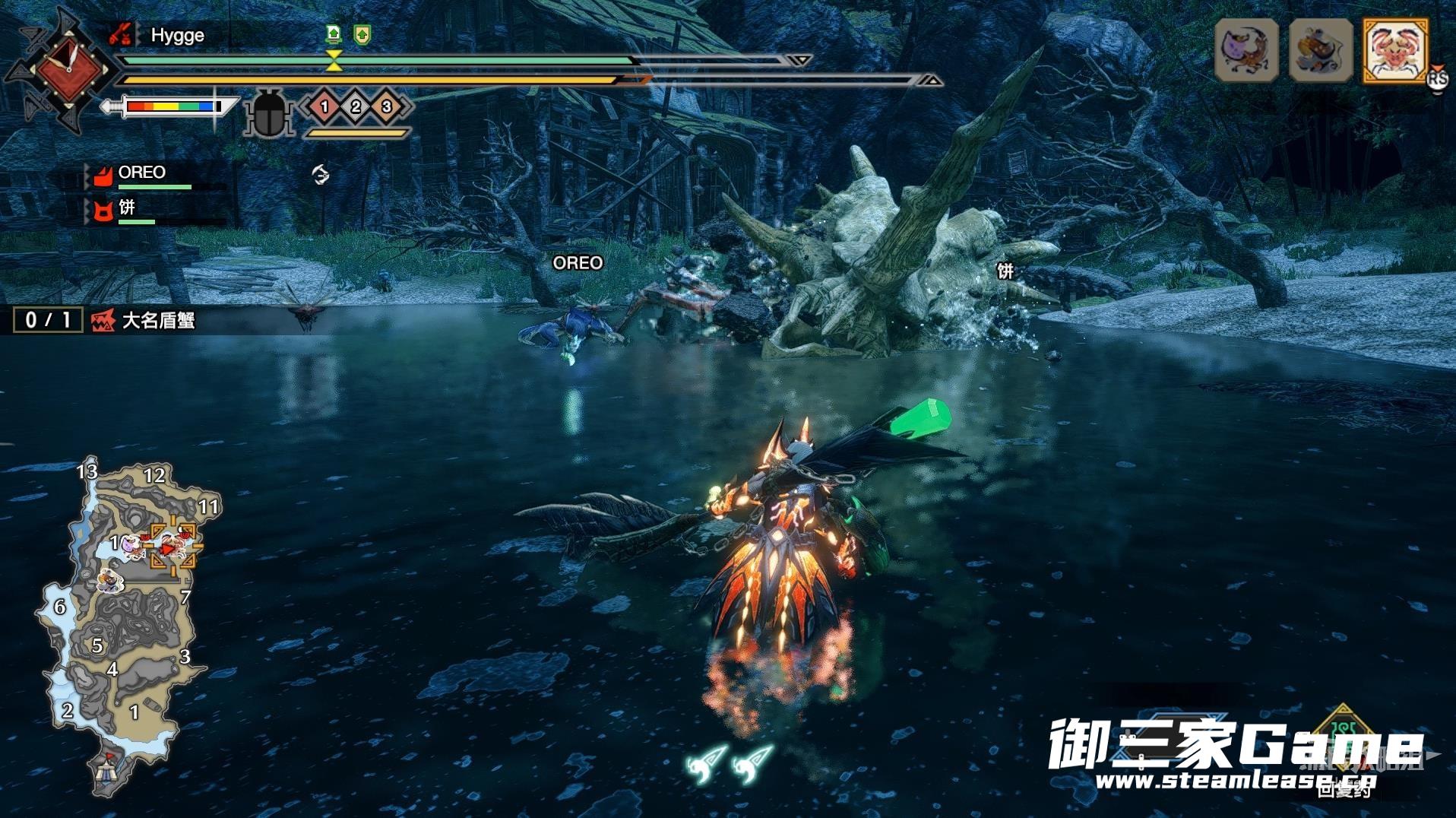Select the purple-pouched monster icon

point(1246,51)
